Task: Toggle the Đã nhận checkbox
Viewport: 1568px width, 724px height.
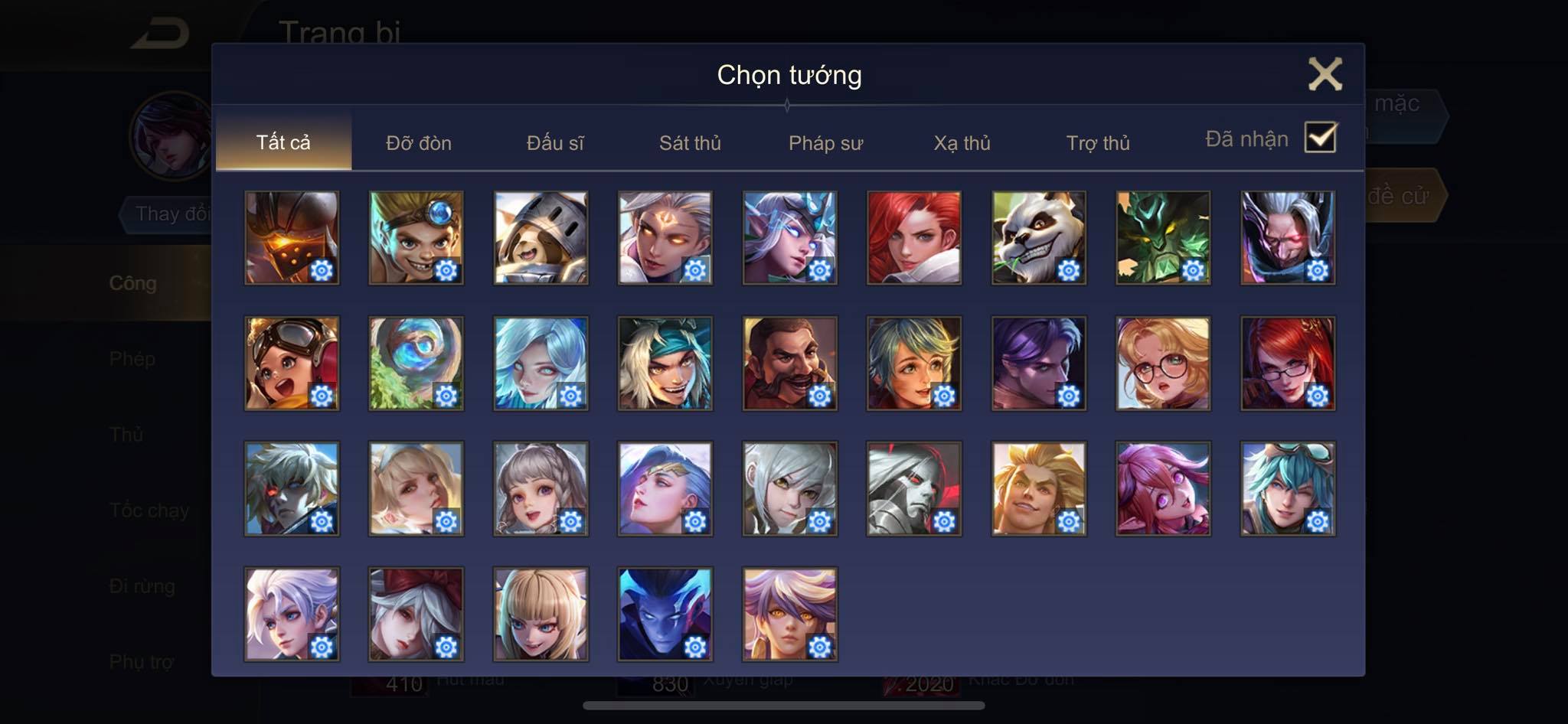Action: 1321,138
